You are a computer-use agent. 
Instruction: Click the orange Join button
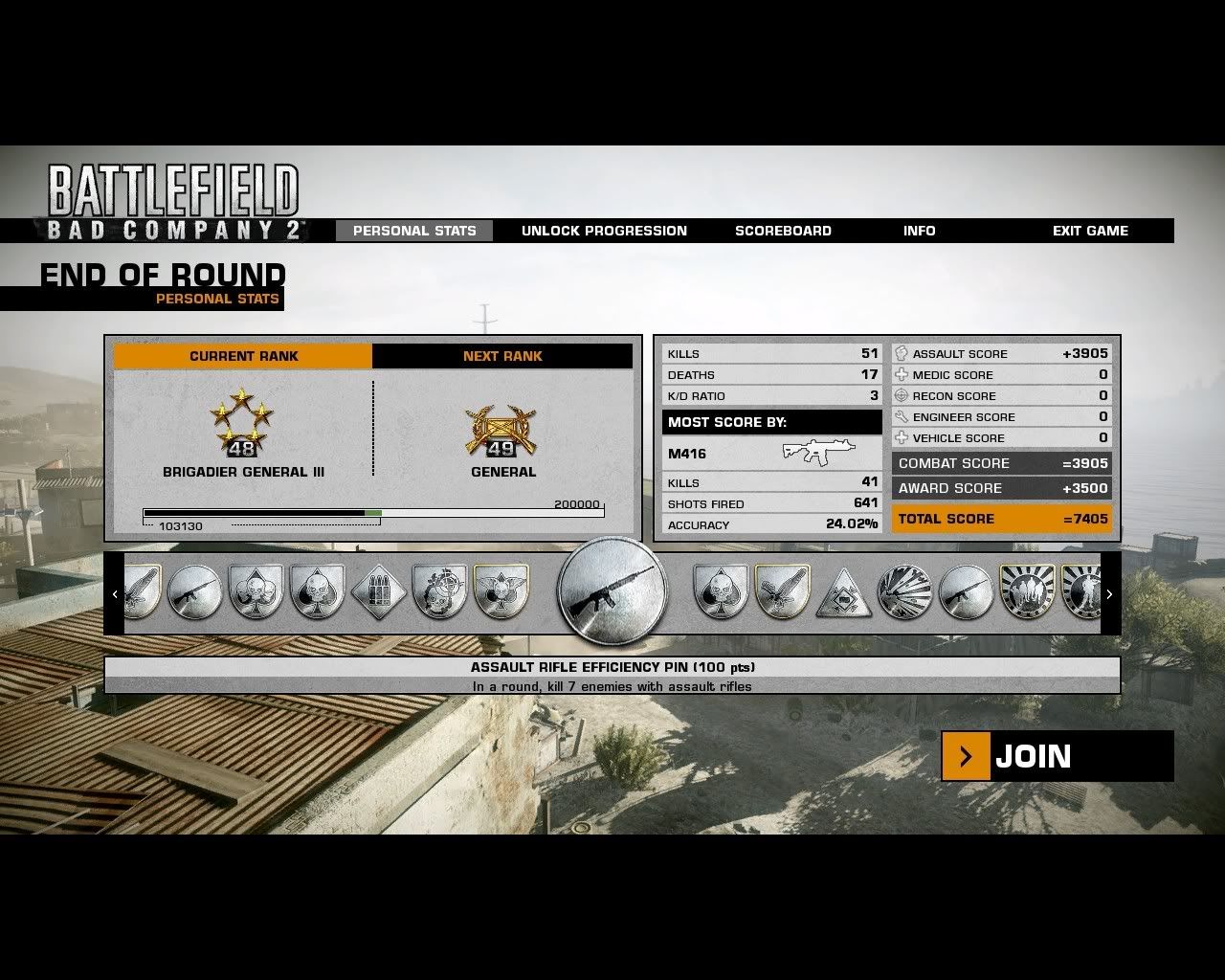click(1057, 756)
